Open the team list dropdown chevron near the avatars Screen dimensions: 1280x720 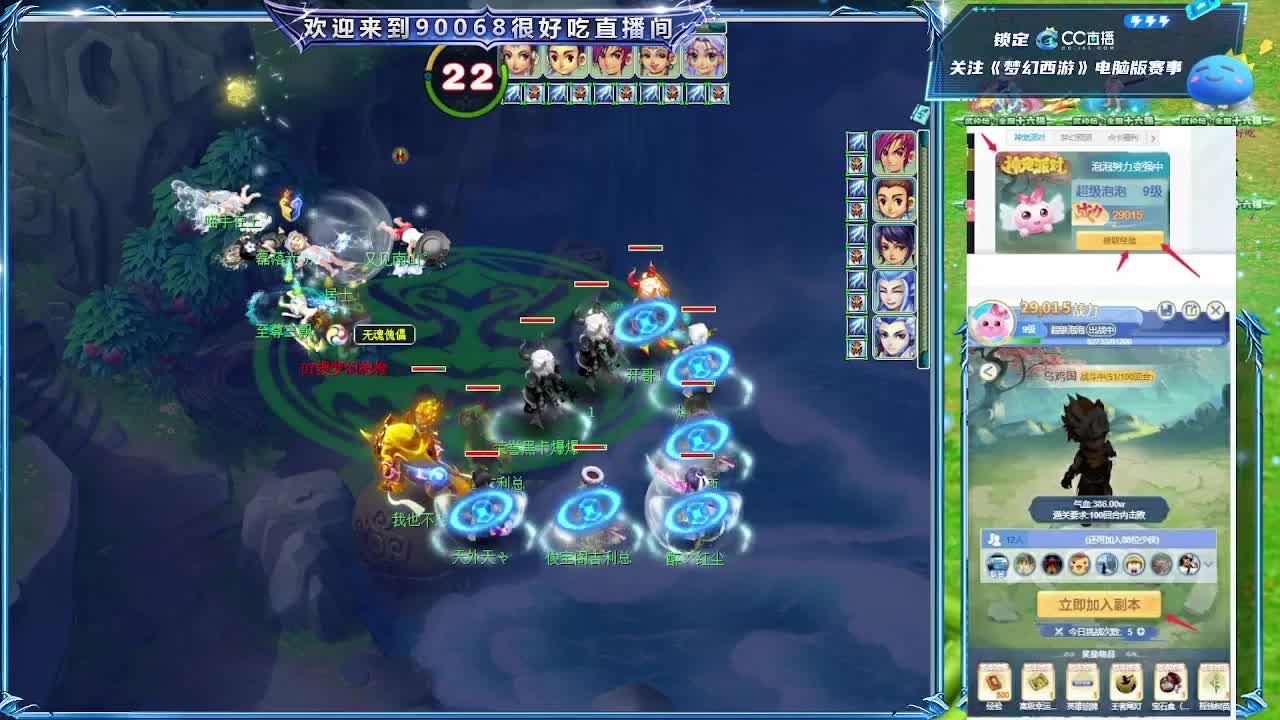[x=1208, y=565]
